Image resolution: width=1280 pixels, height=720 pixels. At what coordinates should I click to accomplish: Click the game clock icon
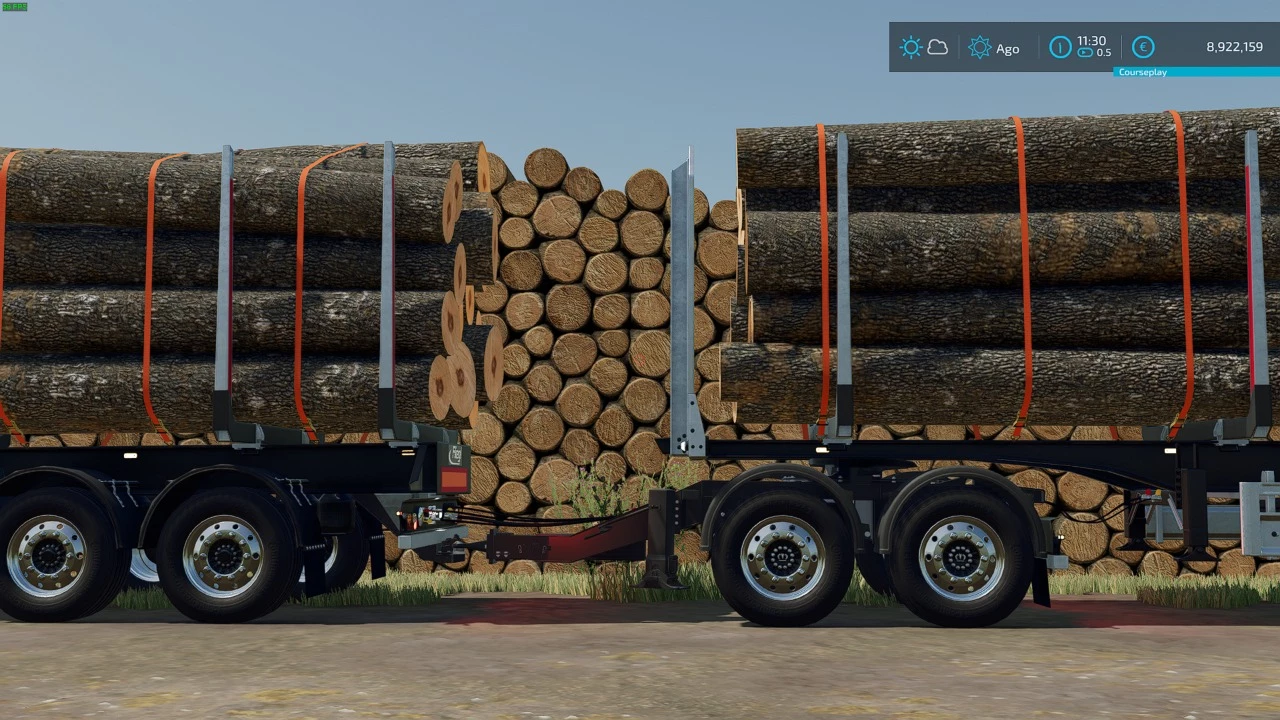1060,47
